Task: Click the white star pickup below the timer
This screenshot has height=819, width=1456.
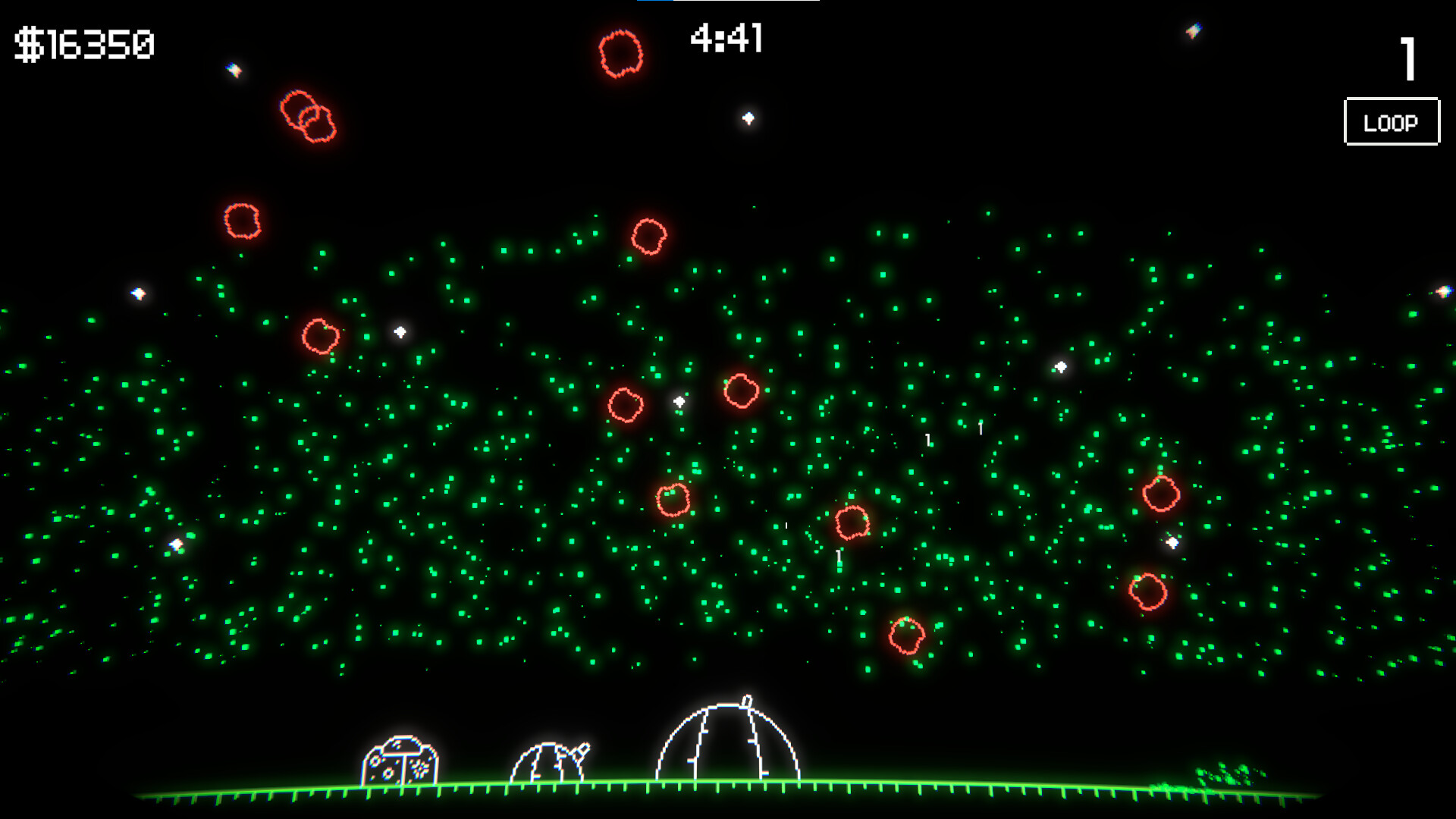Action: [748, 118]
